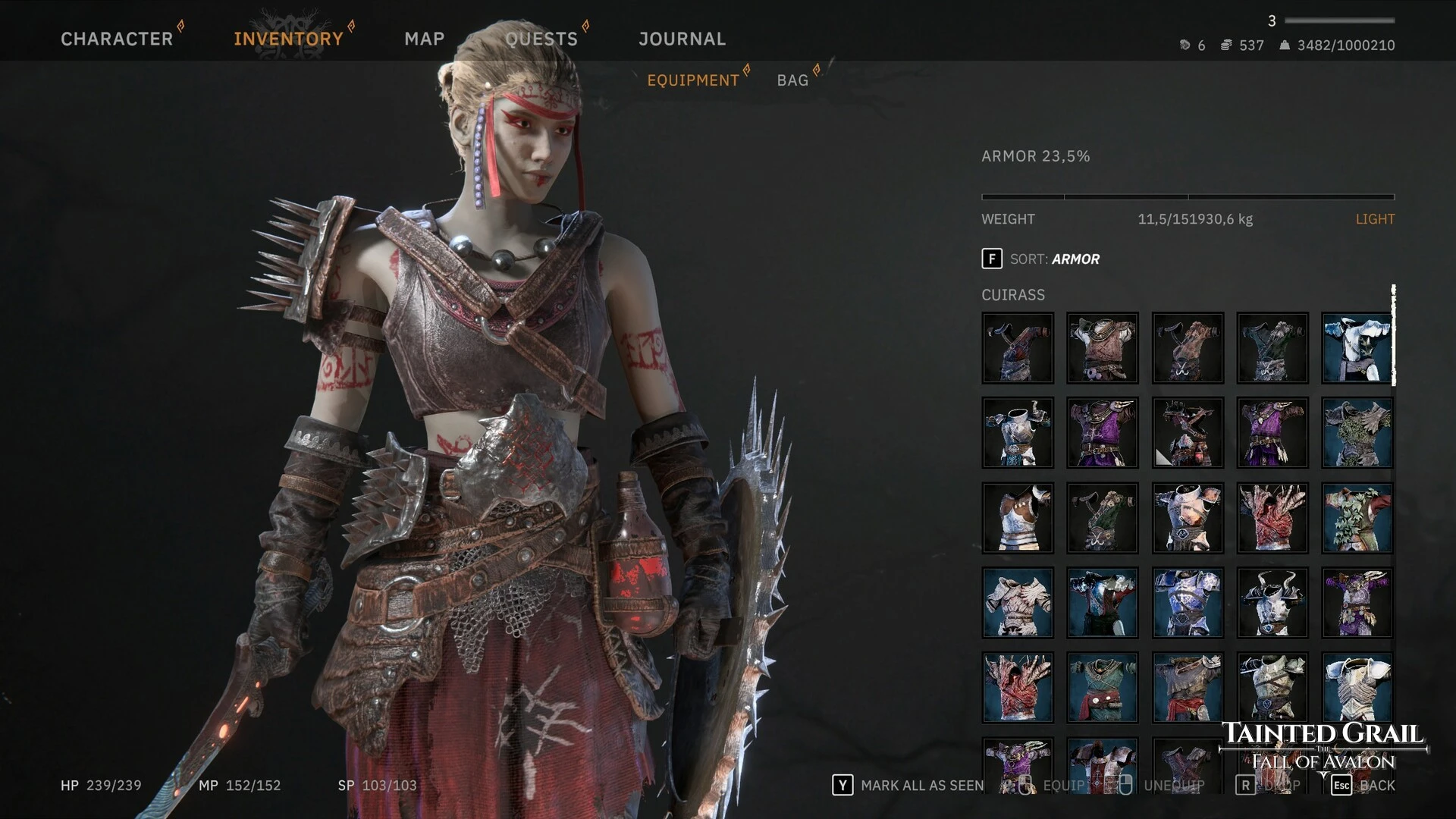Select the brown leather cuirass with fur collar
This screenshot has height=819, width=1456.
click(x=1102, y=348)
